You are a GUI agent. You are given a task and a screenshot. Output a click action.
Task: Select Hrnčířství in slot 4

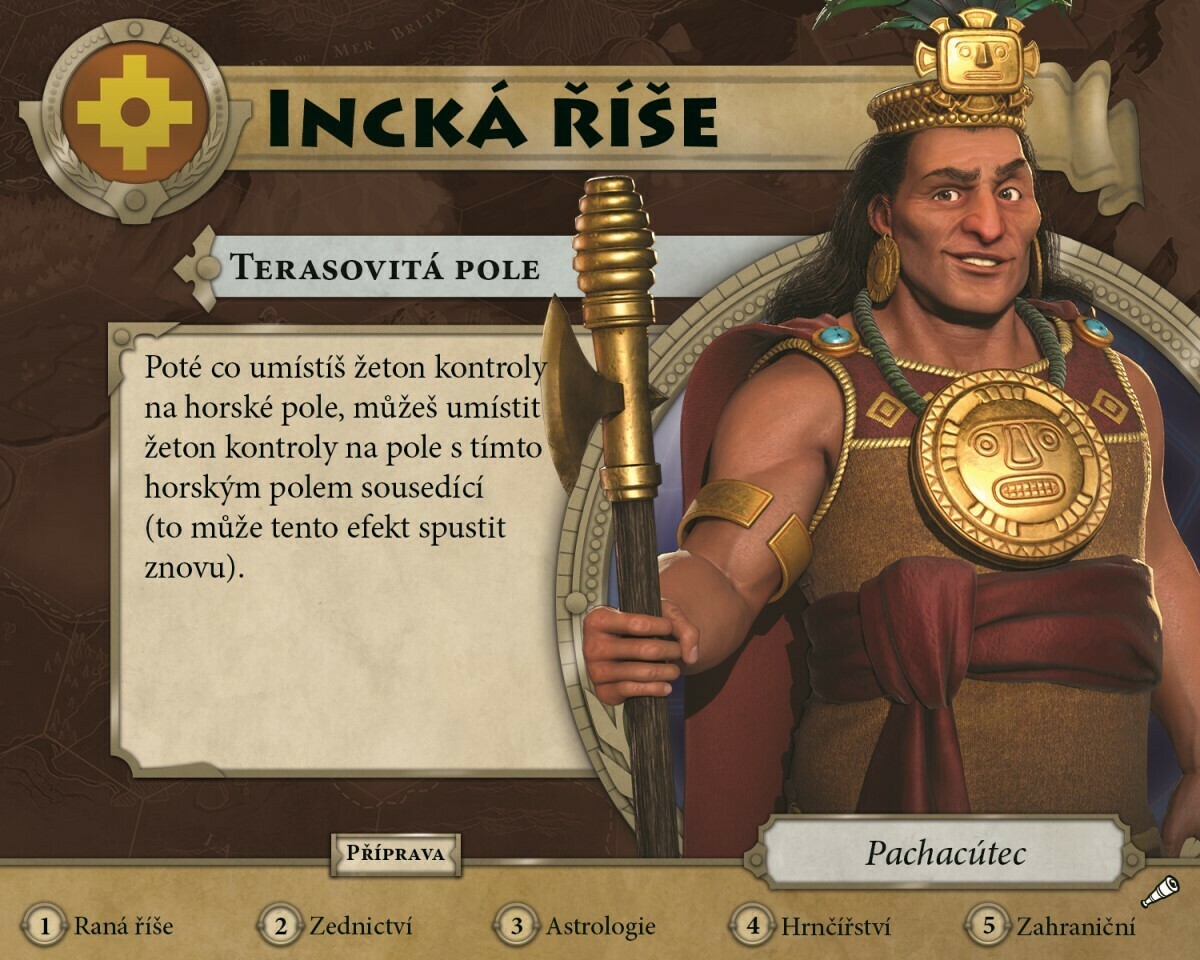pyautogui.click(x=812, y=926)
